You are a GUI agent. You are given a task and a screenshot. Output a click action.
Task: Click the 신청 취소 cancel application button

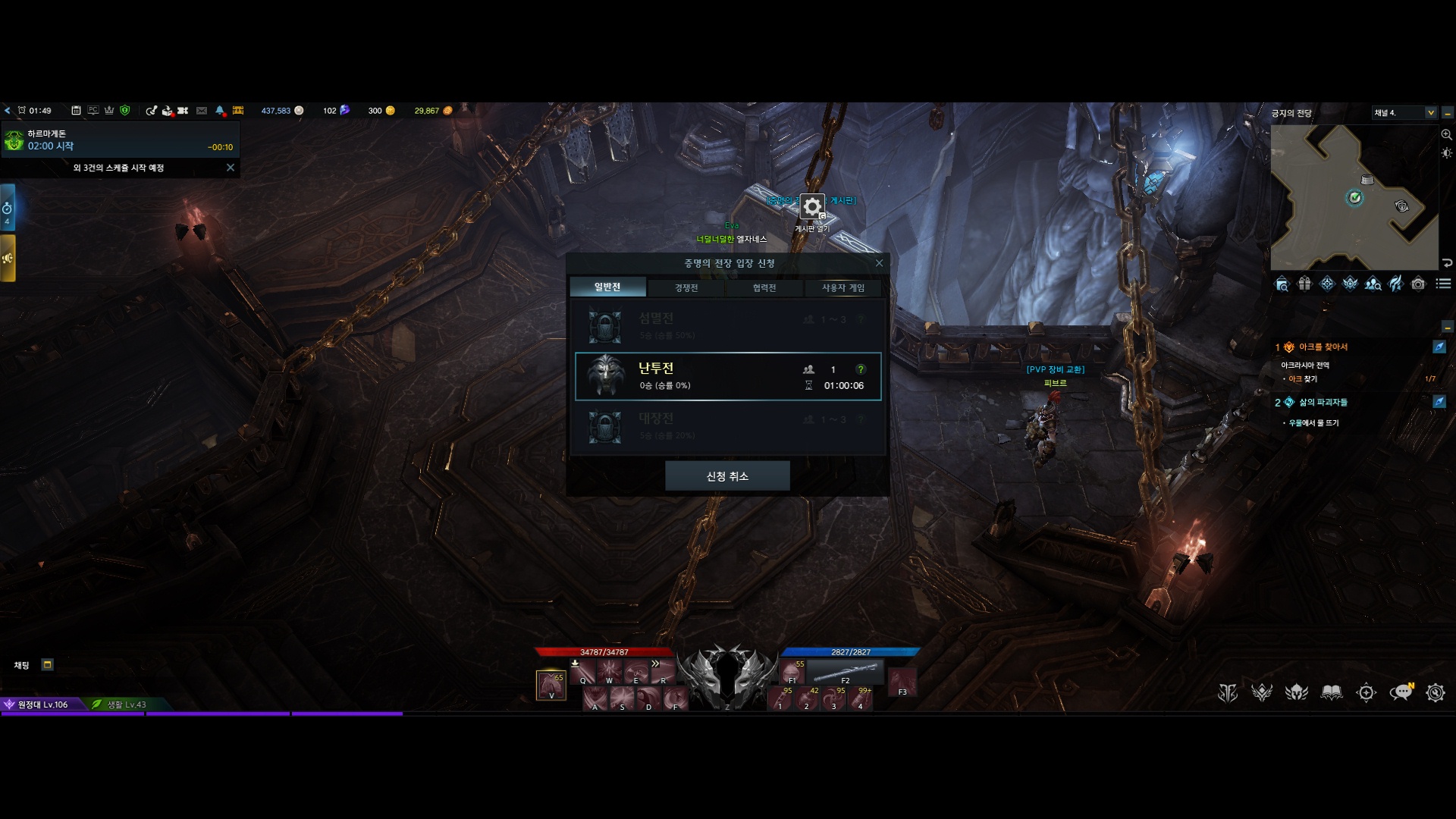coord(727,476)
